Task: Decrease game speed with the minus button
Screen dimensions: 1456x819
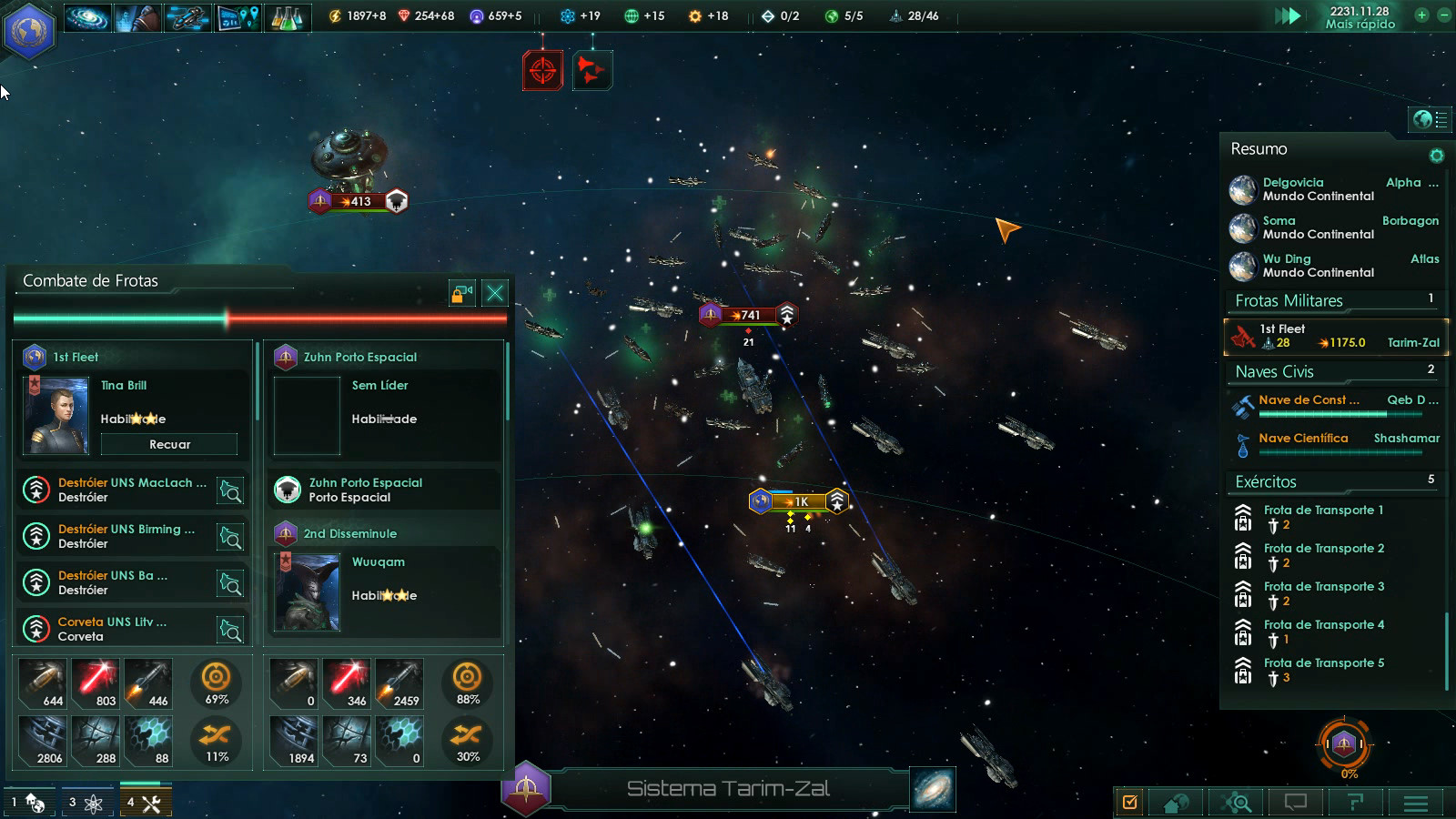Action: pyautogui.click(x=1443, y=15)
